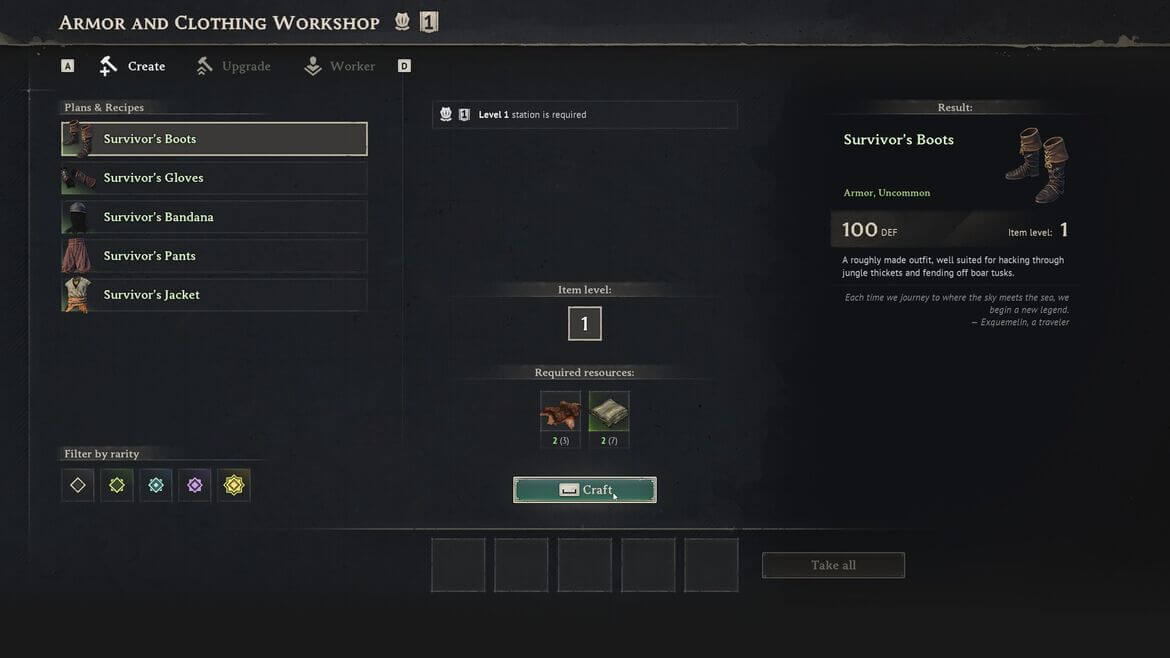Inspect the leather hide required resource
The width and height of the screenshot is (1170, 658).
(560, 412)
